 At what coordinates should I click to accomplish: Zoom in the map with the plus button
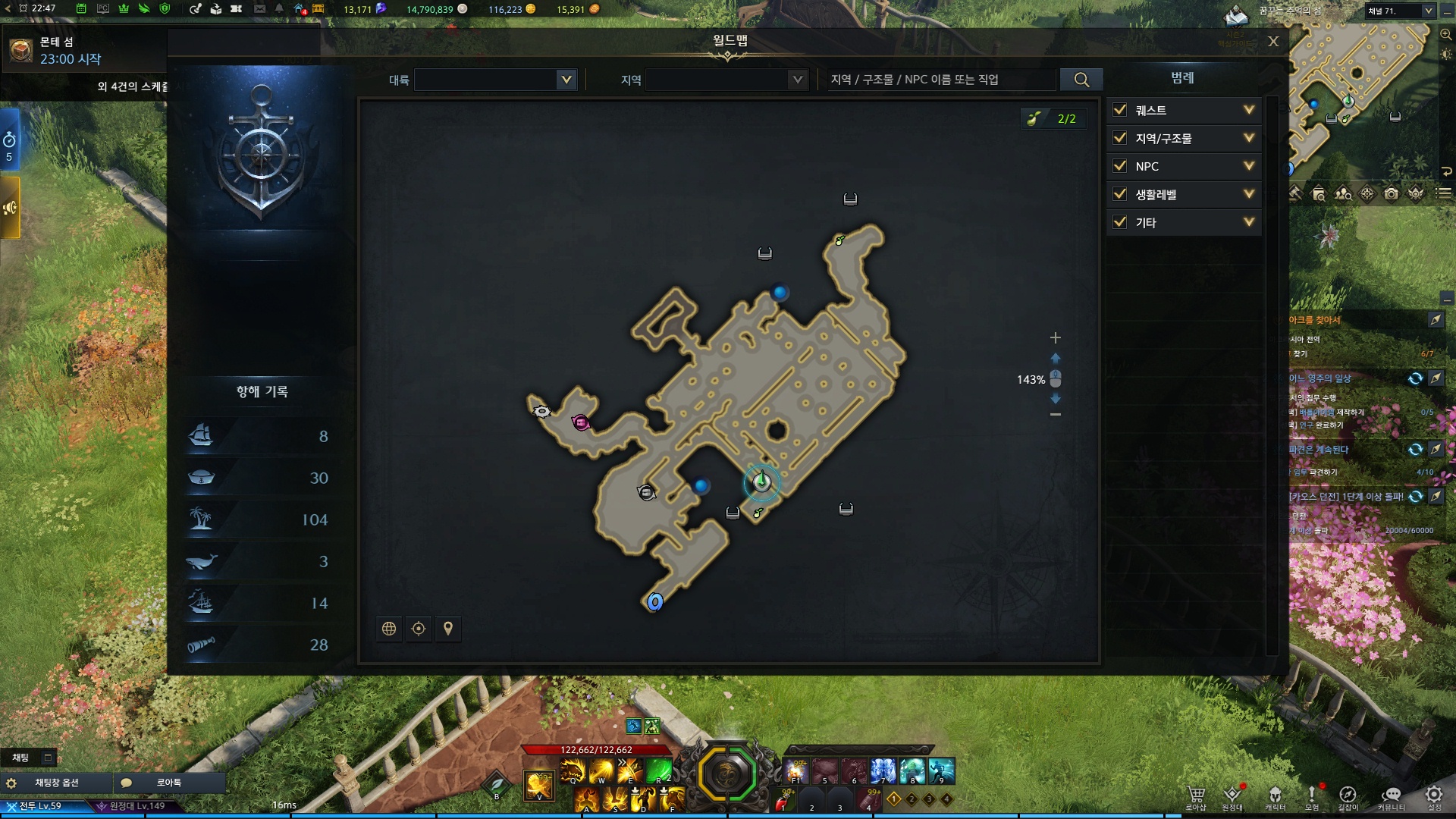point(1055,337)
